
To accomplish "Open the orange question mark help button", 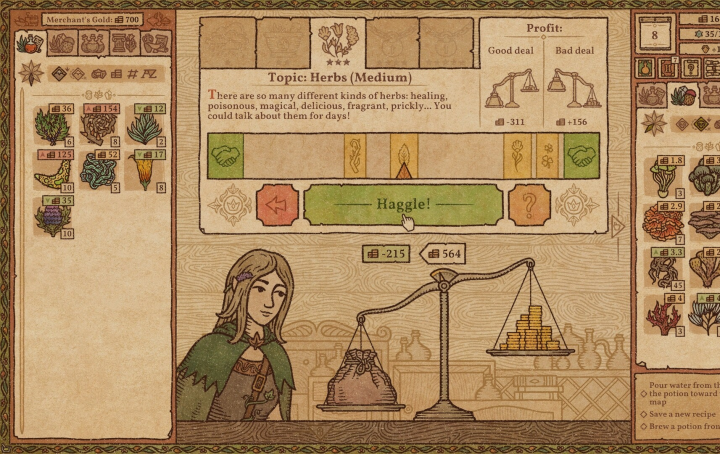I will tap(529, 204).
